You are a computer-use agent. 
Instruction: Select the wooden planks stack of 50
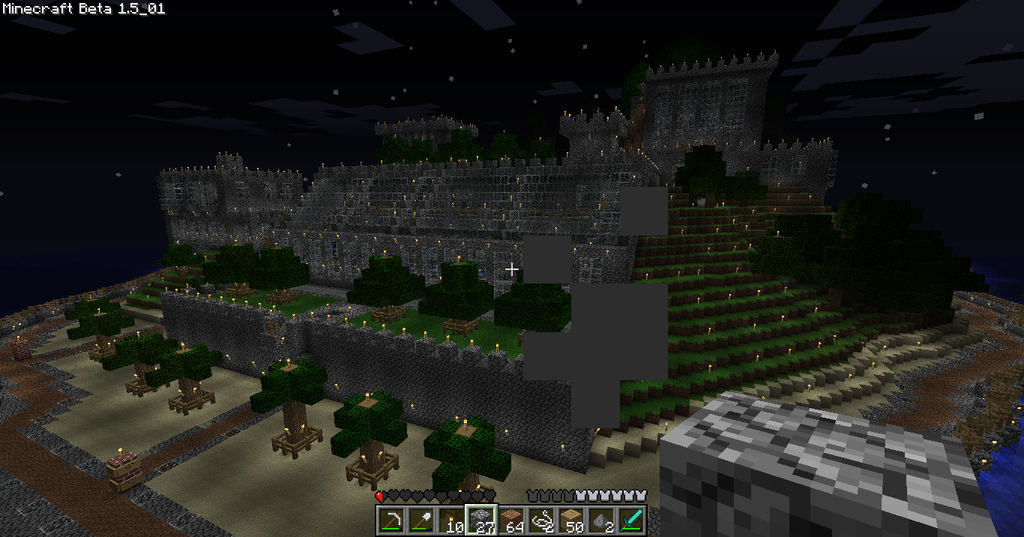click(x=571, y=520)
